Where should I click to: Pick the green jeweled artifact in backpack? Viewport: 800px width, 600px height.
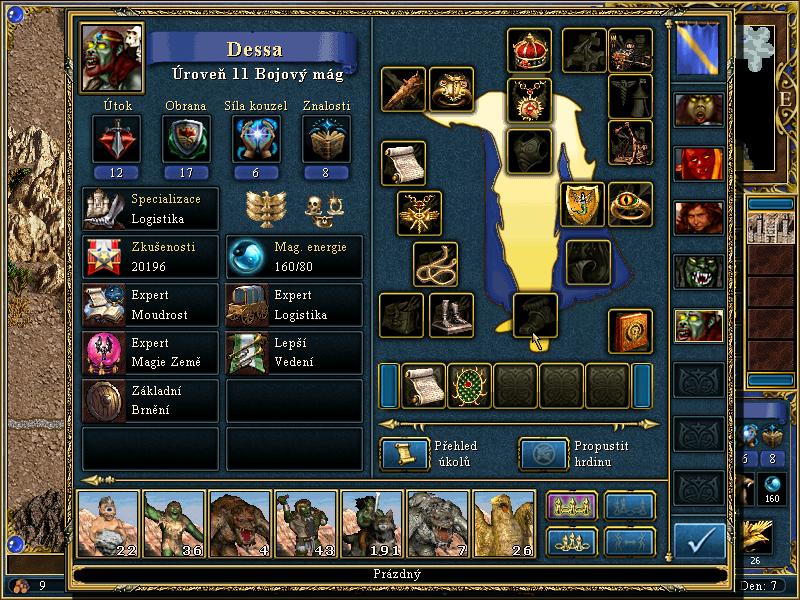pos(470,386)
